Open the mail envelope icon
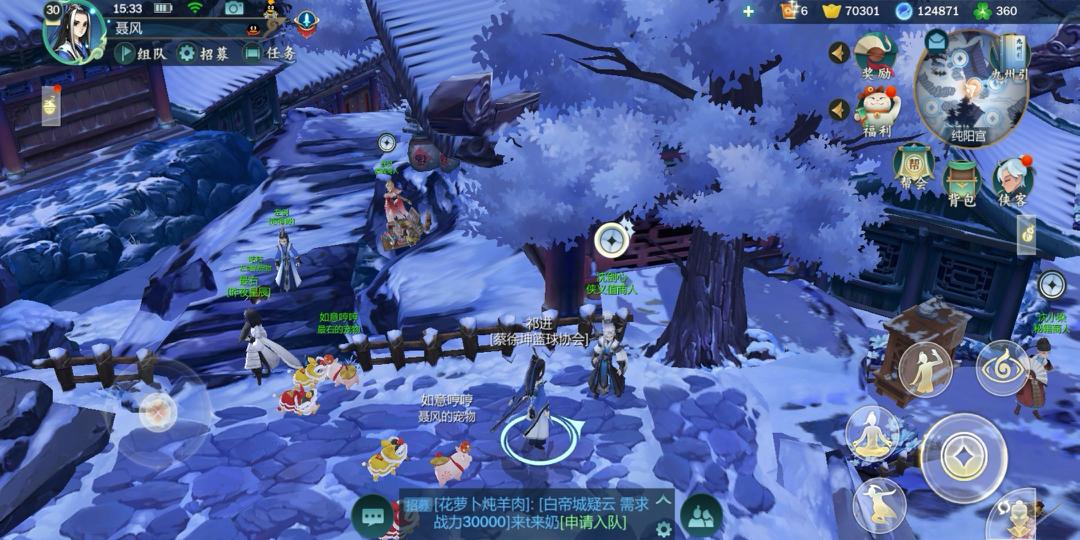This screenshot has height=540, width=1080. coord(936,41)
